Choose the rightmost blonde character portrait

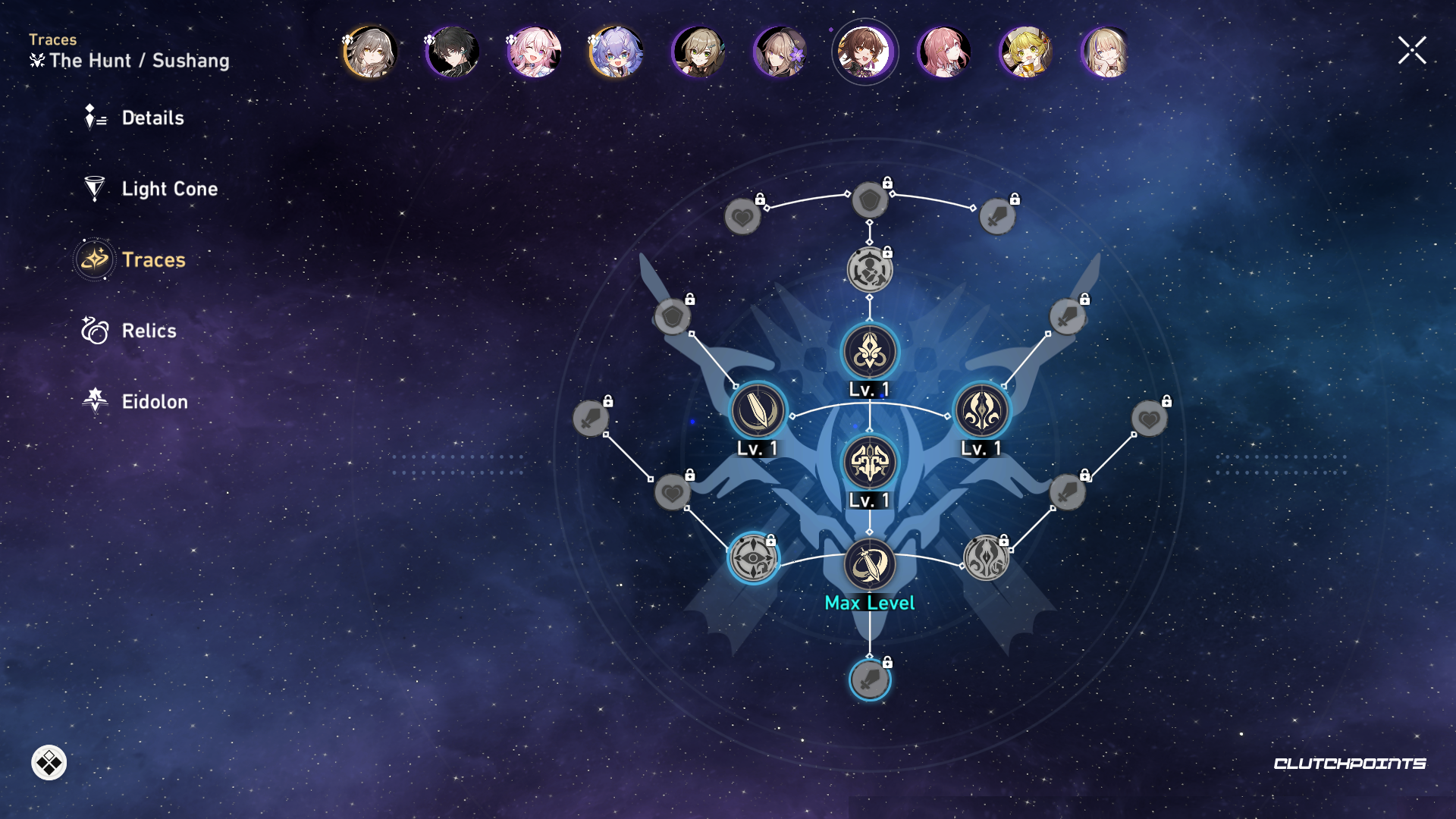pyautogui.click(x=1106, y=52)
